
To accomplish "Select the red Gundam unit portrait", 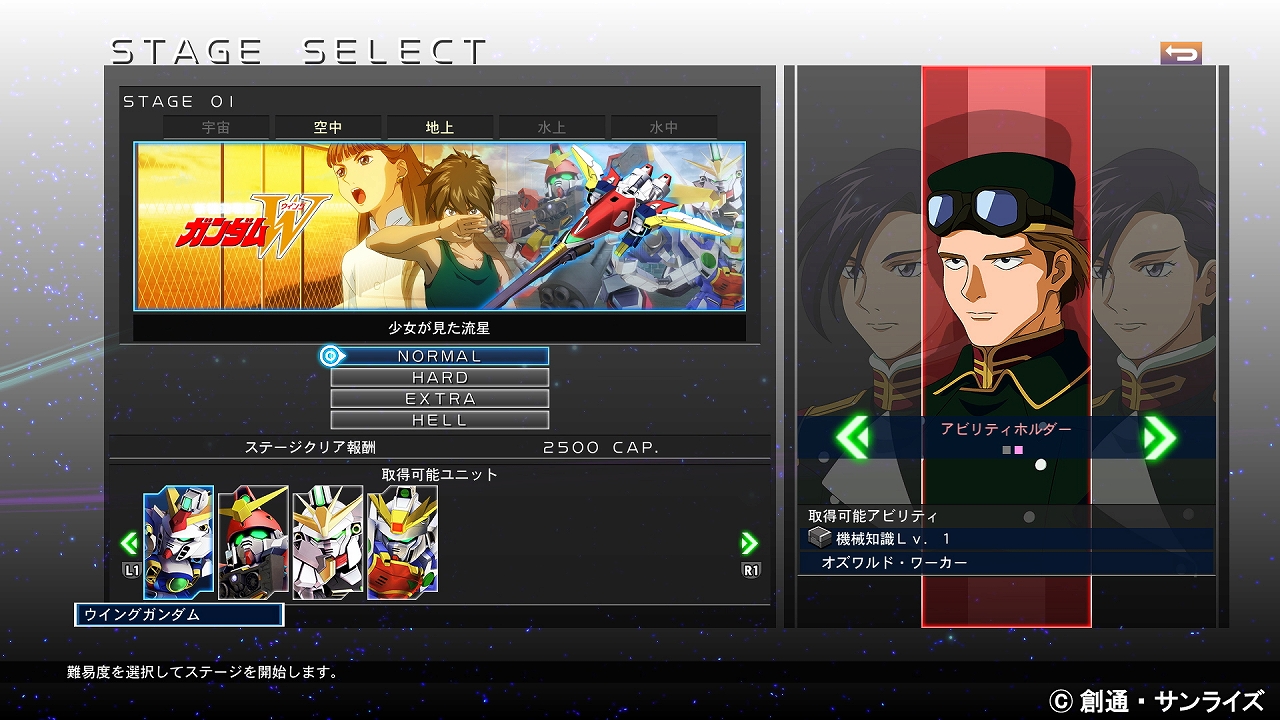I will 253,542.
